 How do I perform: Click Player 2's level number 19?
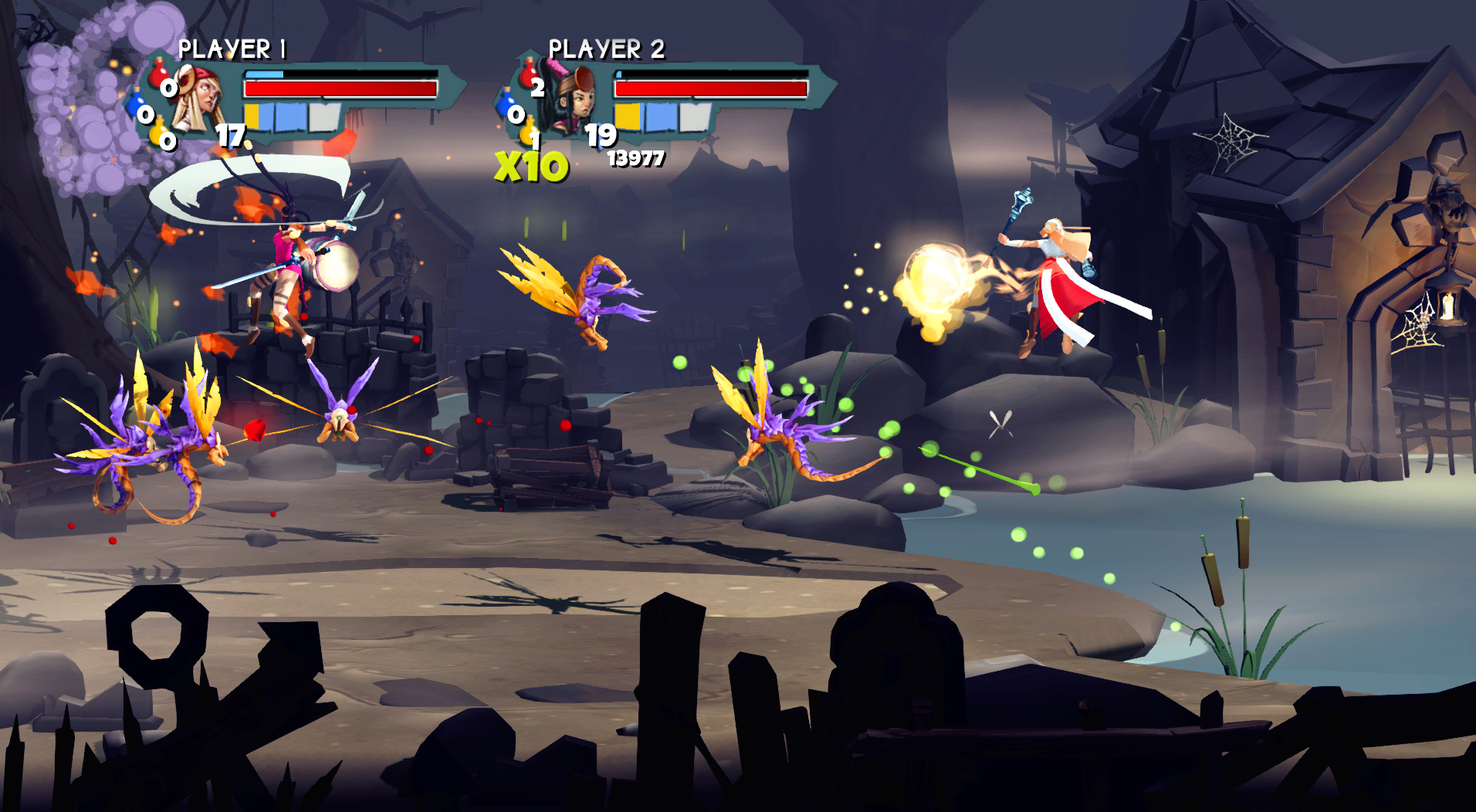(x=601, y=137)
